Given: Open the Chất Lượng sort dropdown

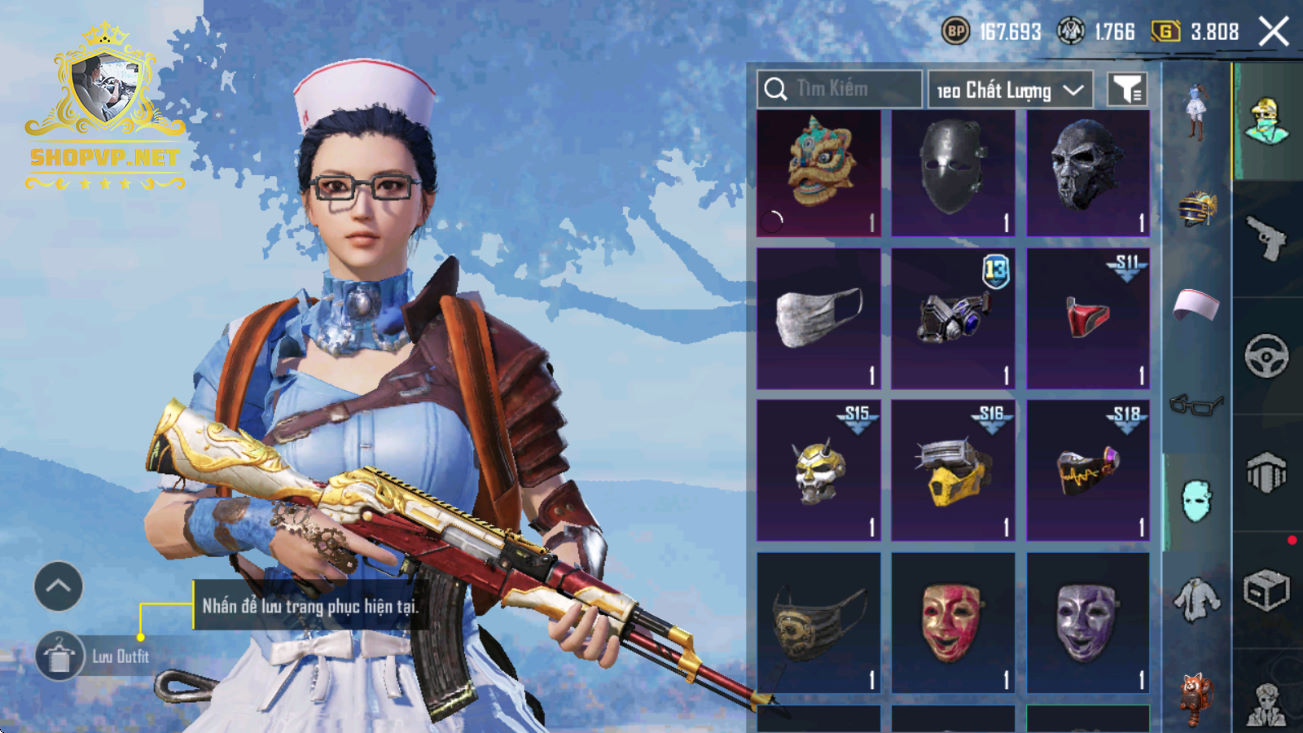Looking at the screenshot, I should pyautogui.click(x=1009, y=90).
